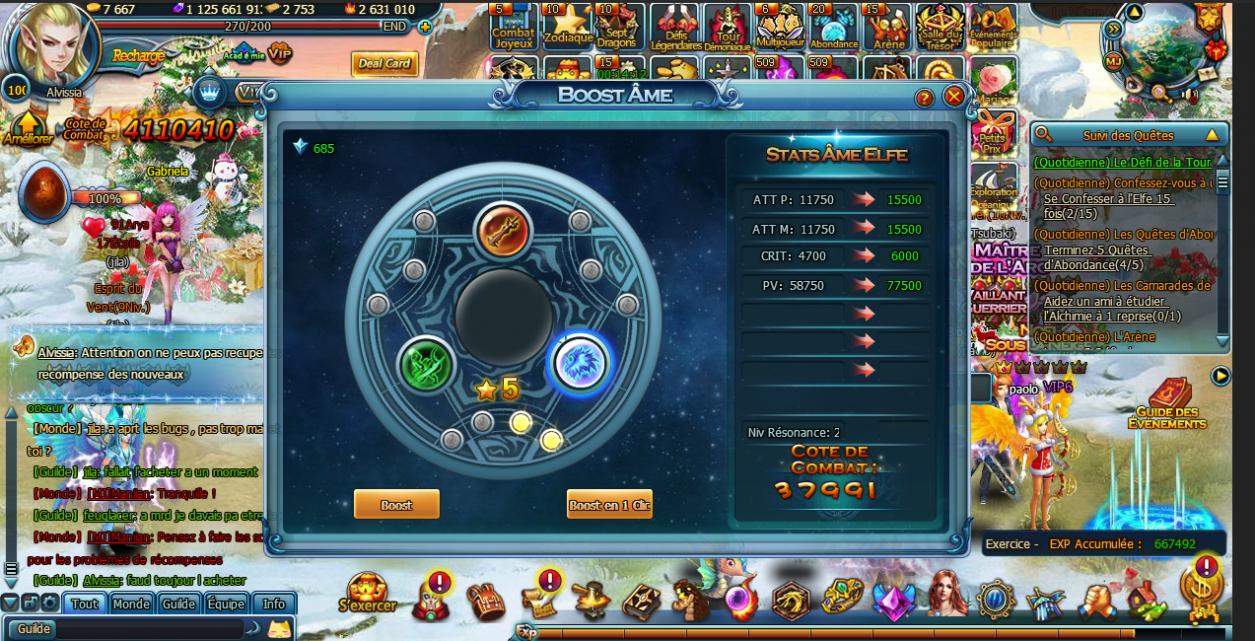Enter the Tour Démoniaque

(727, 27)
